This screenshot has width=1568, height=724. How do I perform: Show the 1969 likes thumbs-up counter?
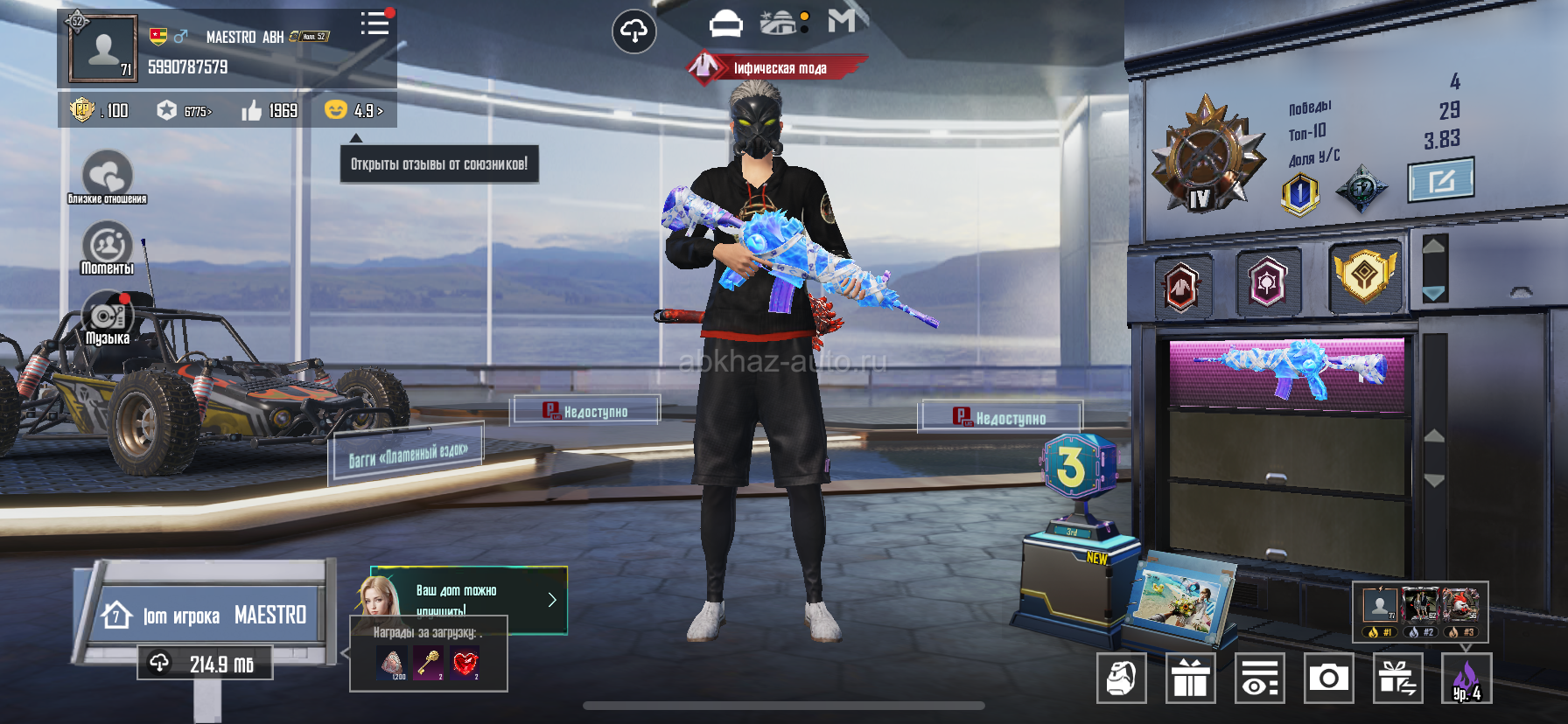[x=270, y=111]
